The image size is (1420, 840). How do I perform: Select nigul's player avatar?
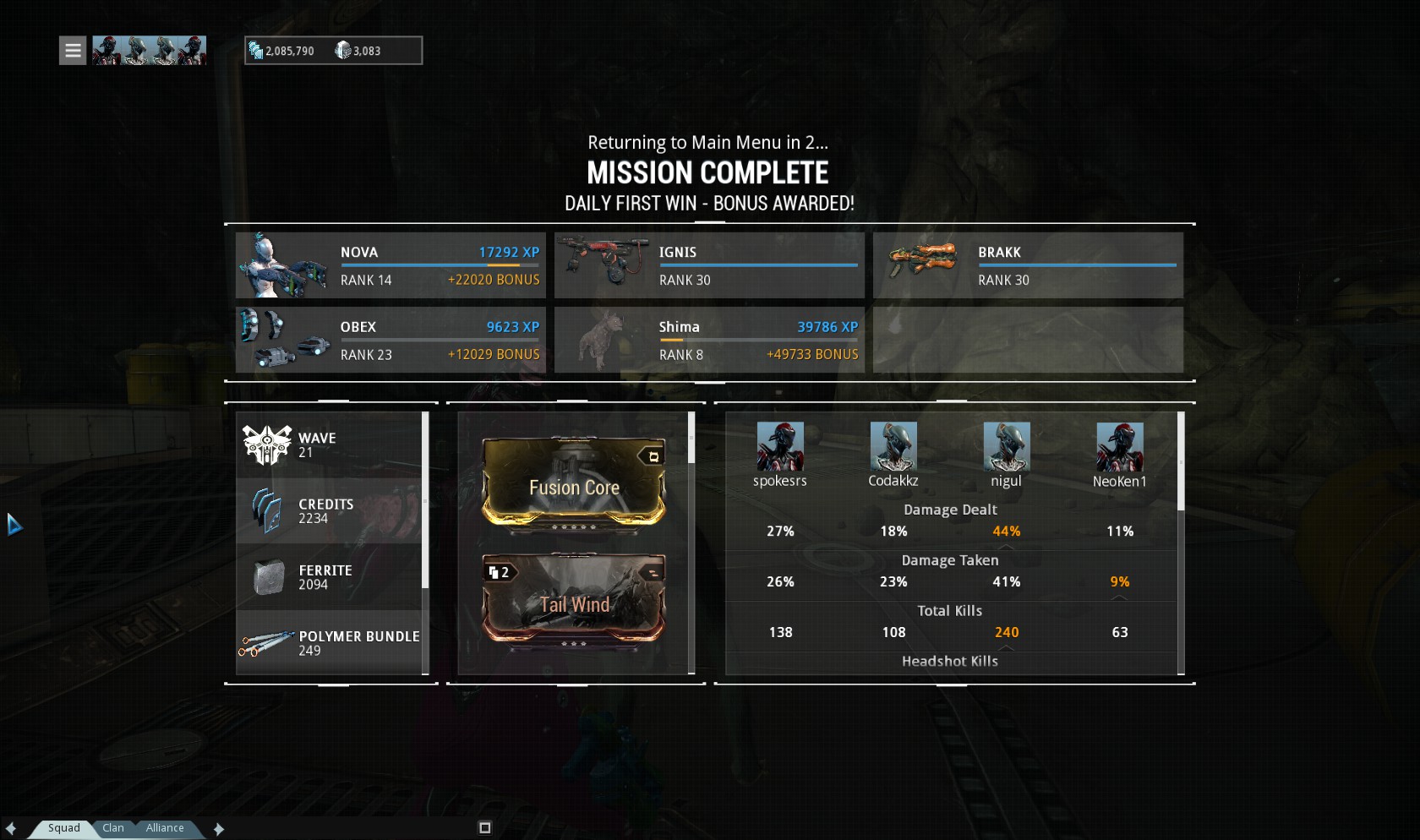tap(1007, 446)
